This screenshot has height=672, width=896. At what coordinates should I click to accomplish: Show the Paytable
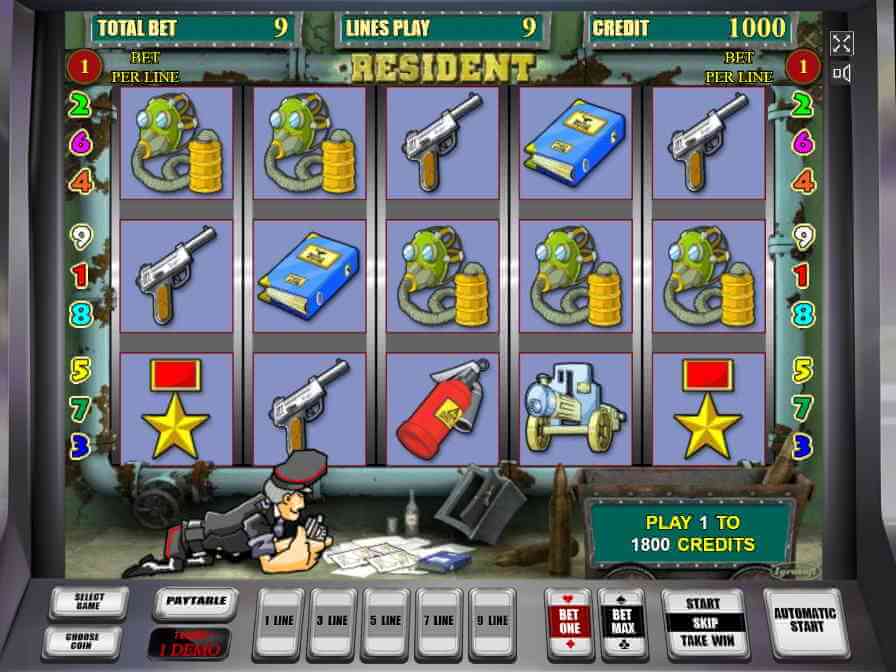pyautogui.click(x=194, y=602)
